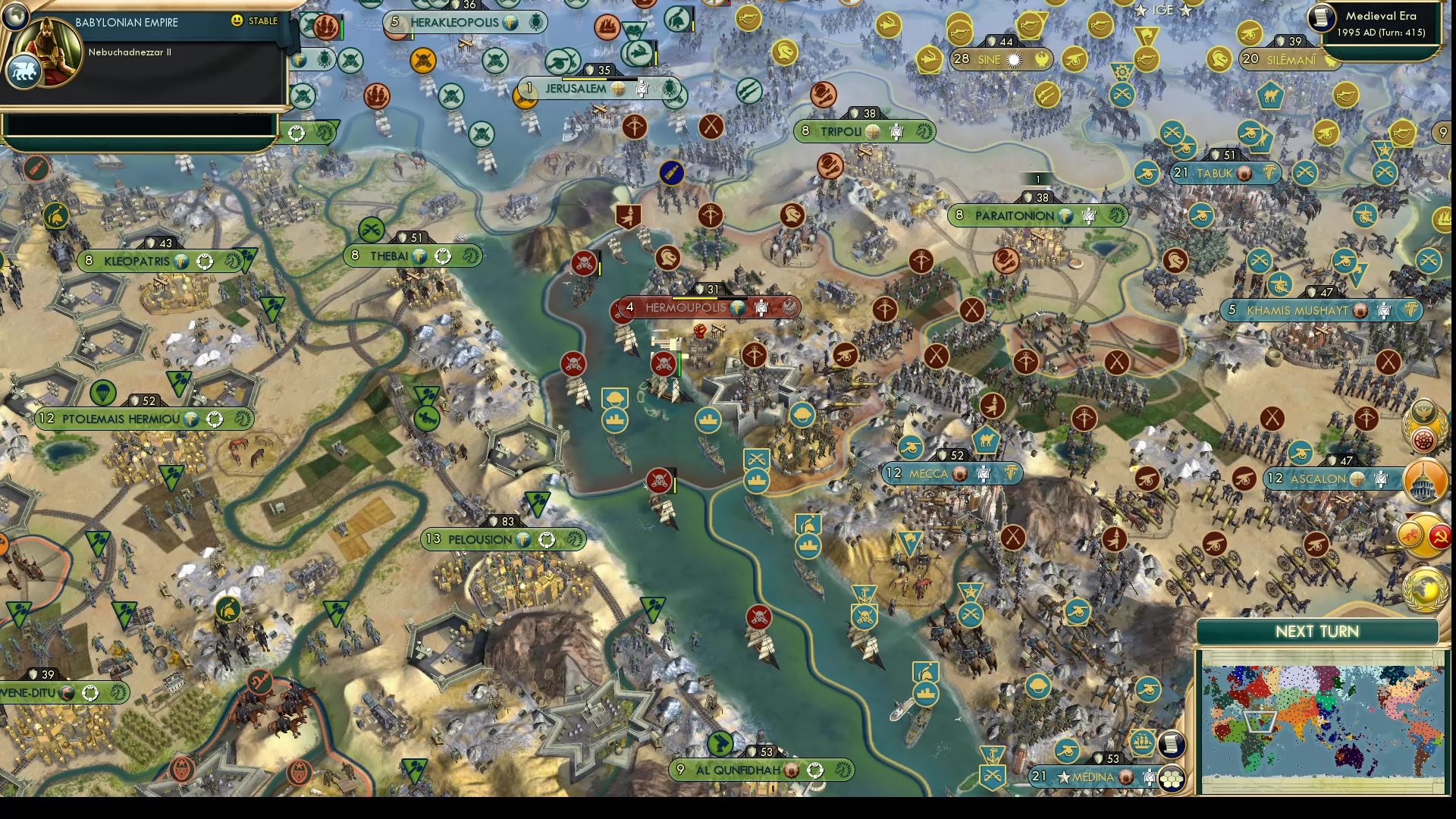Click the star capital marker on Medina's banner

coord(1064,777)
